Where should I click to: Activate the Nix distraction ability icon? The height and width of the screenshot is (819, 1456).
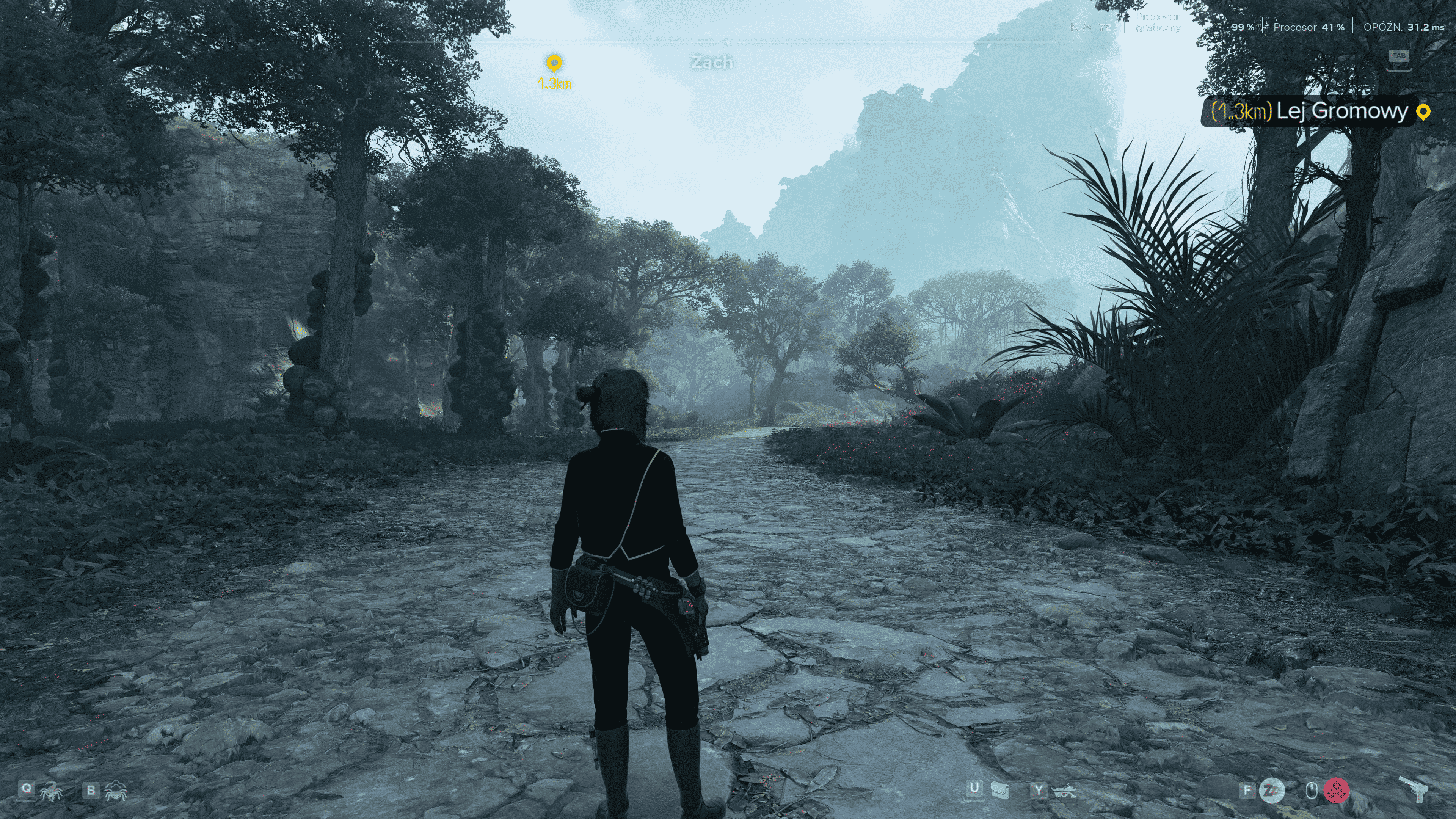pos(115,790)
